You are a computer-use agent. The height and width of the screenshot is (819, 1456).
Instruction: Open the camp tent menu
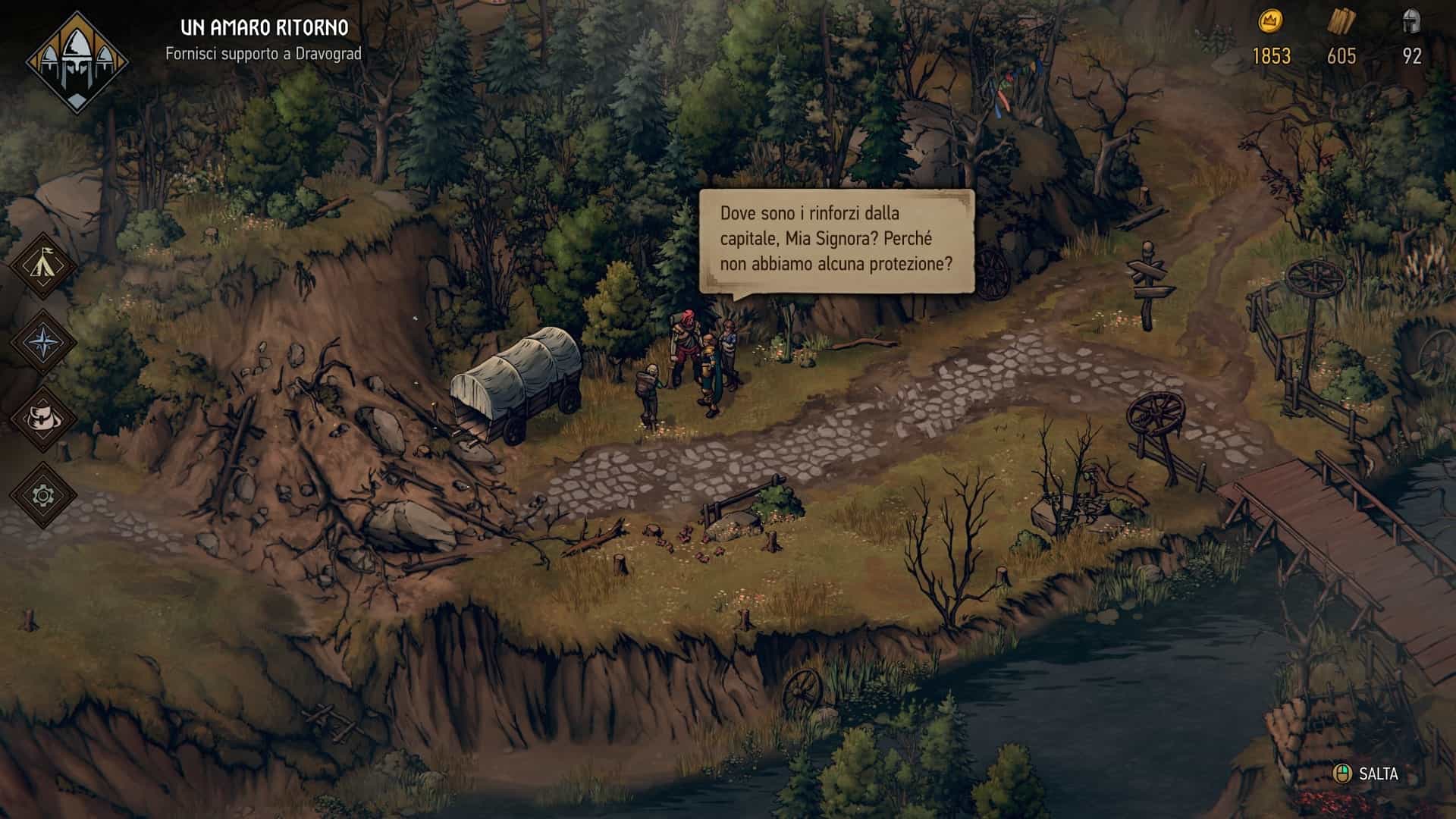[x=43, y=265]
